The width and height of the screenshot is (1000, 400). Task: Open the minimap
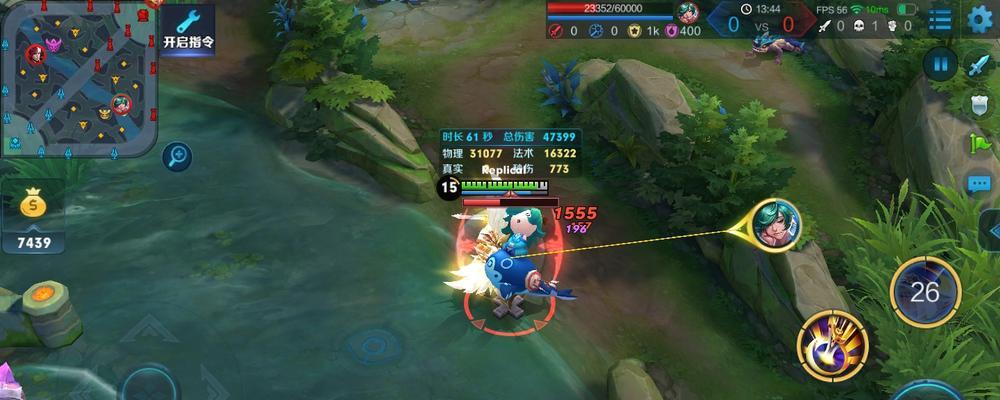pyautogui.click(x=79, y=77)
